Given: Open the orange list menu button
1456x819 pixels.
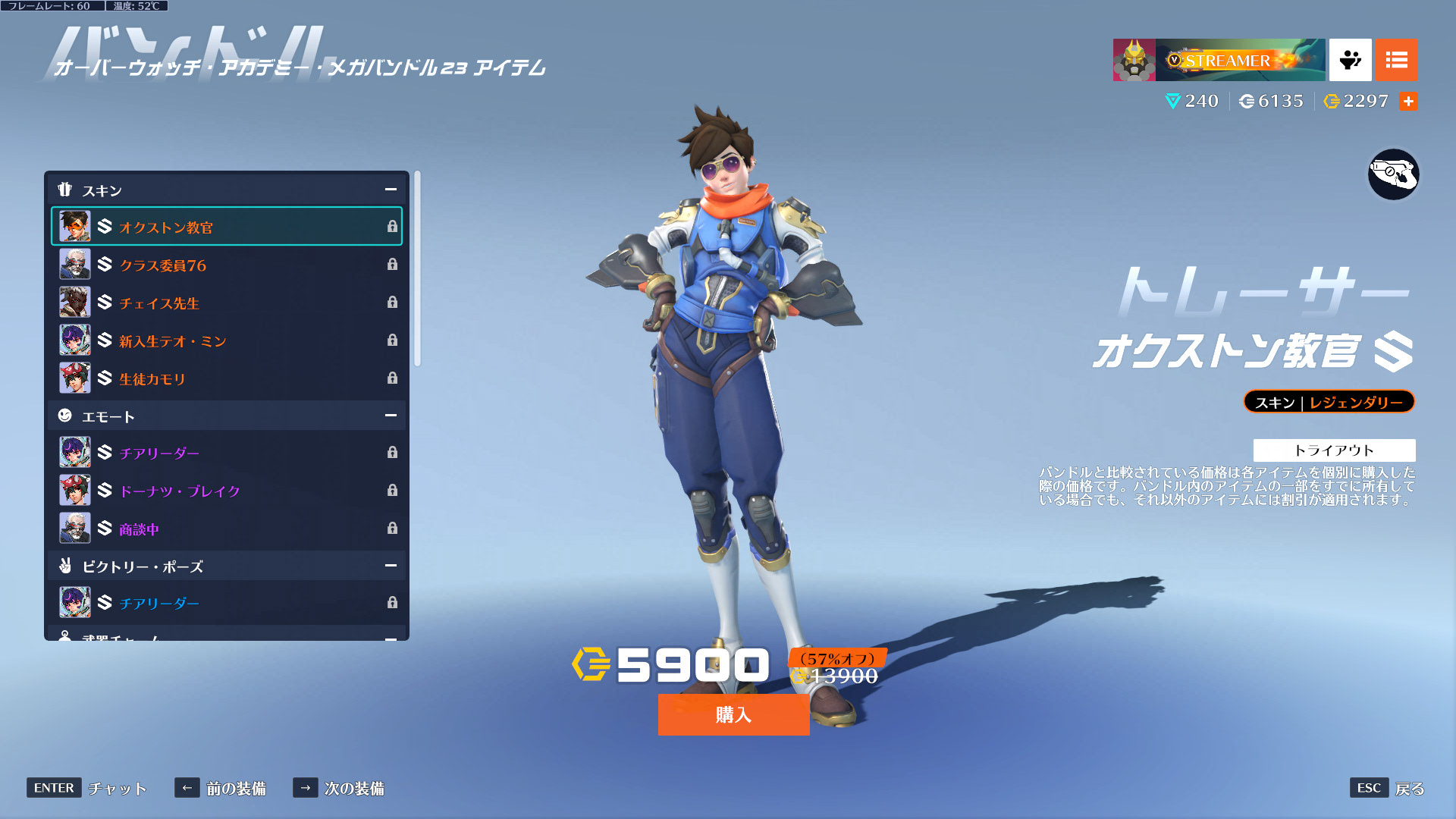Looking at the screenshot, I should (x=1396, y=60).
